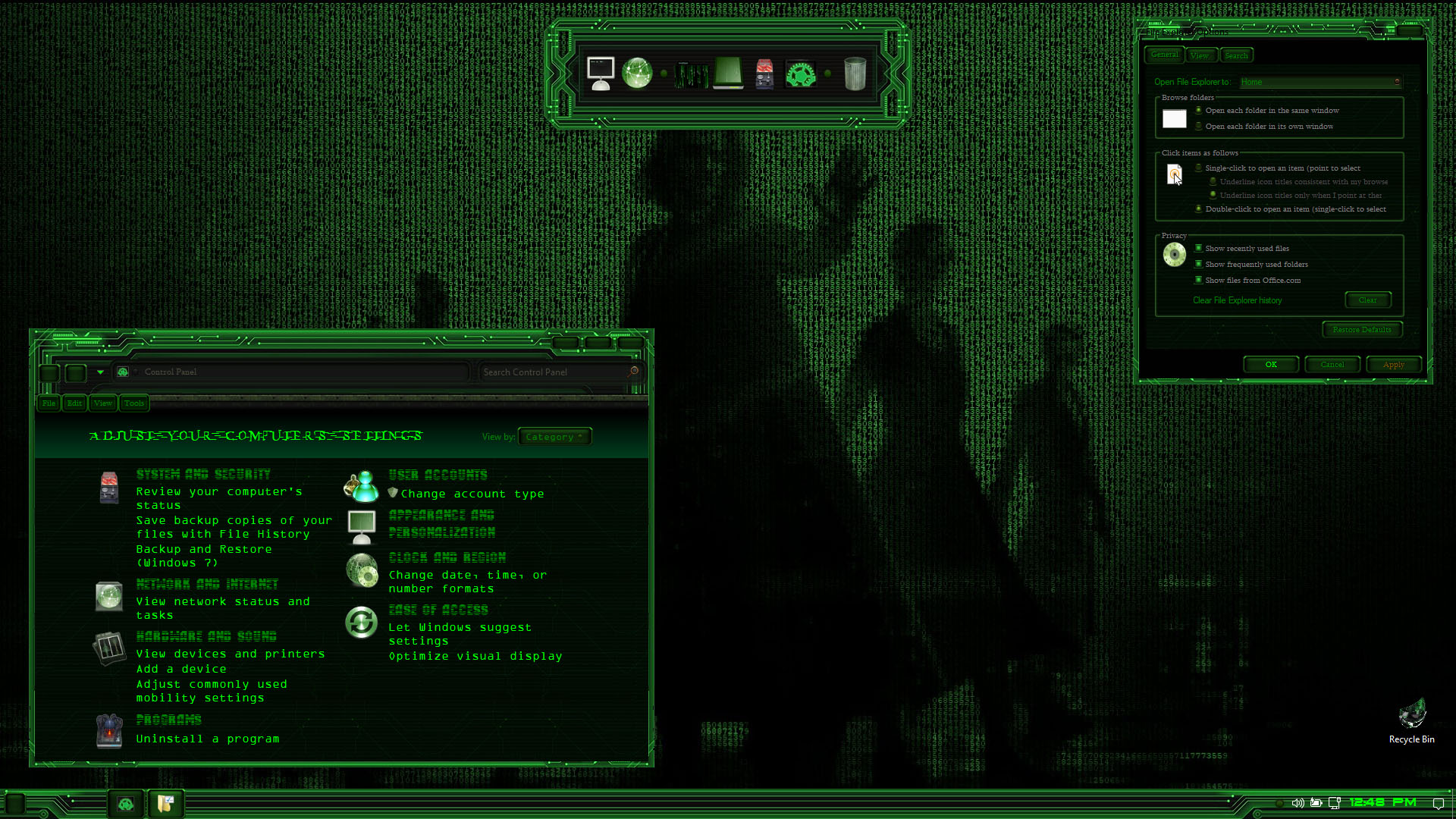Screen dimensions: 1456x819
Task: Switch to the Search tab in Folder Options
Action: 1236,55
